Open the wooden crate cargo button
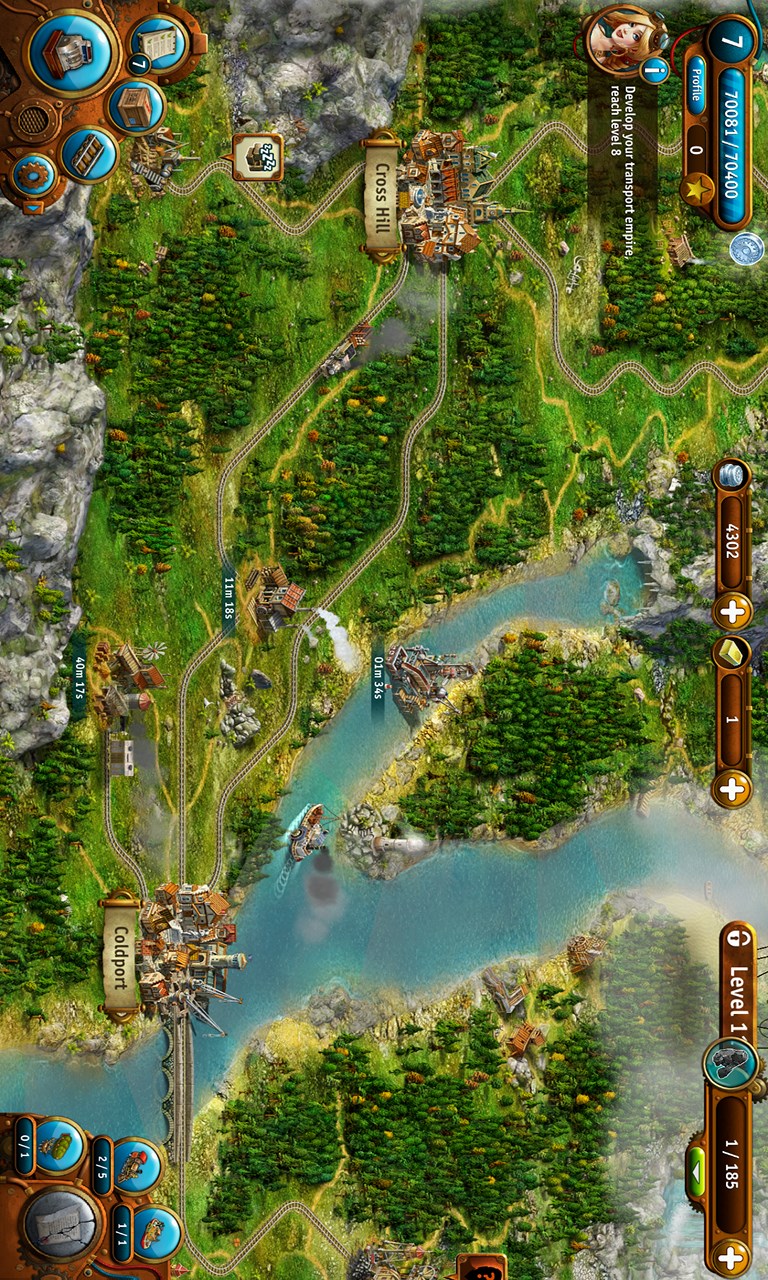 pos(136,105)
